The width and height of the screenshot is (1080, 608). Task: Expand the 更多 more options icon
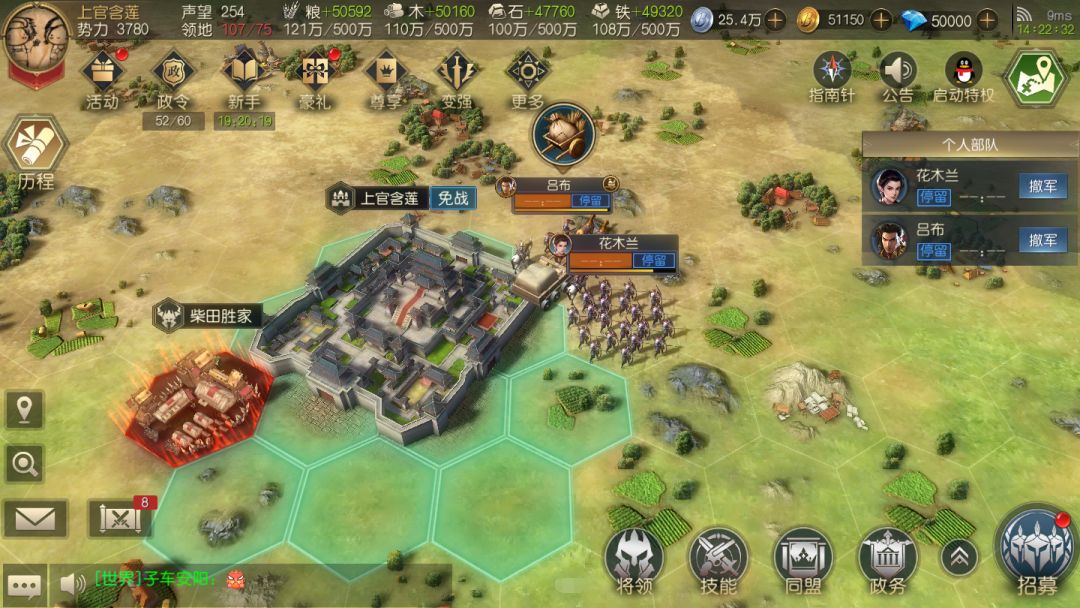[527, 72]
